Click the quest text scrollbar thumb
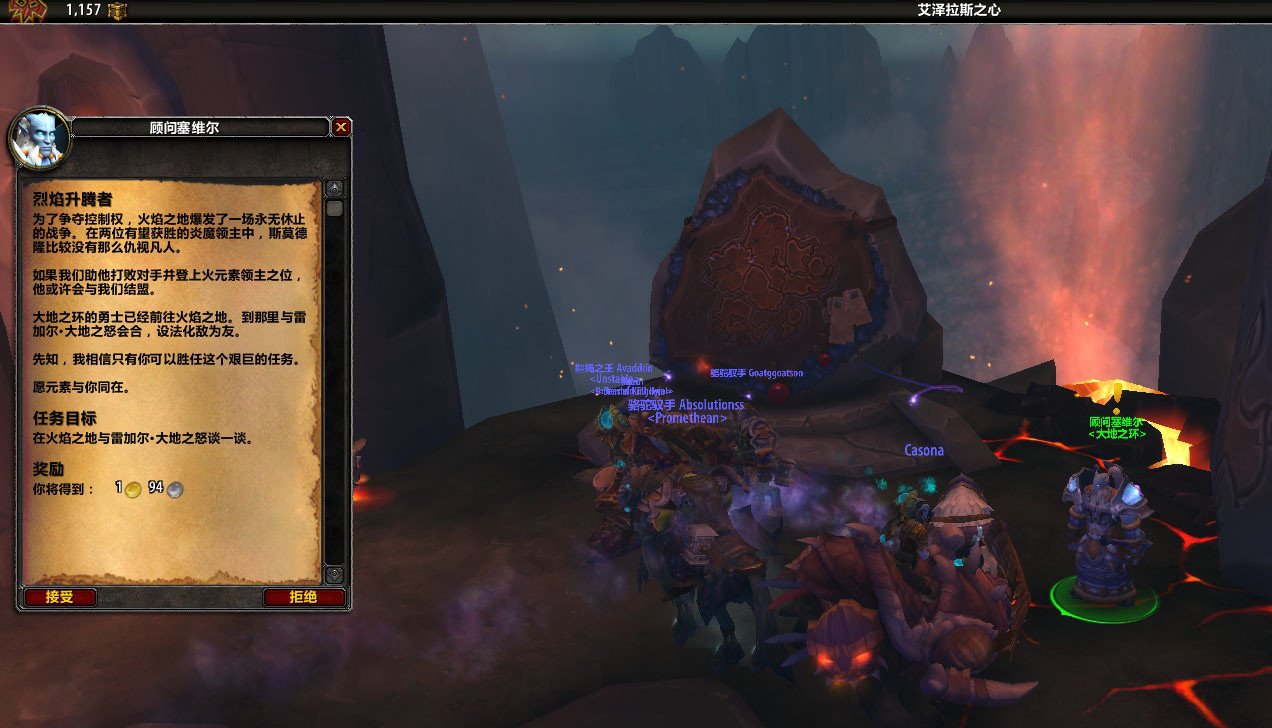This screenshot has width=1272, height=728. pyautogui.click(x=334, y=208)
